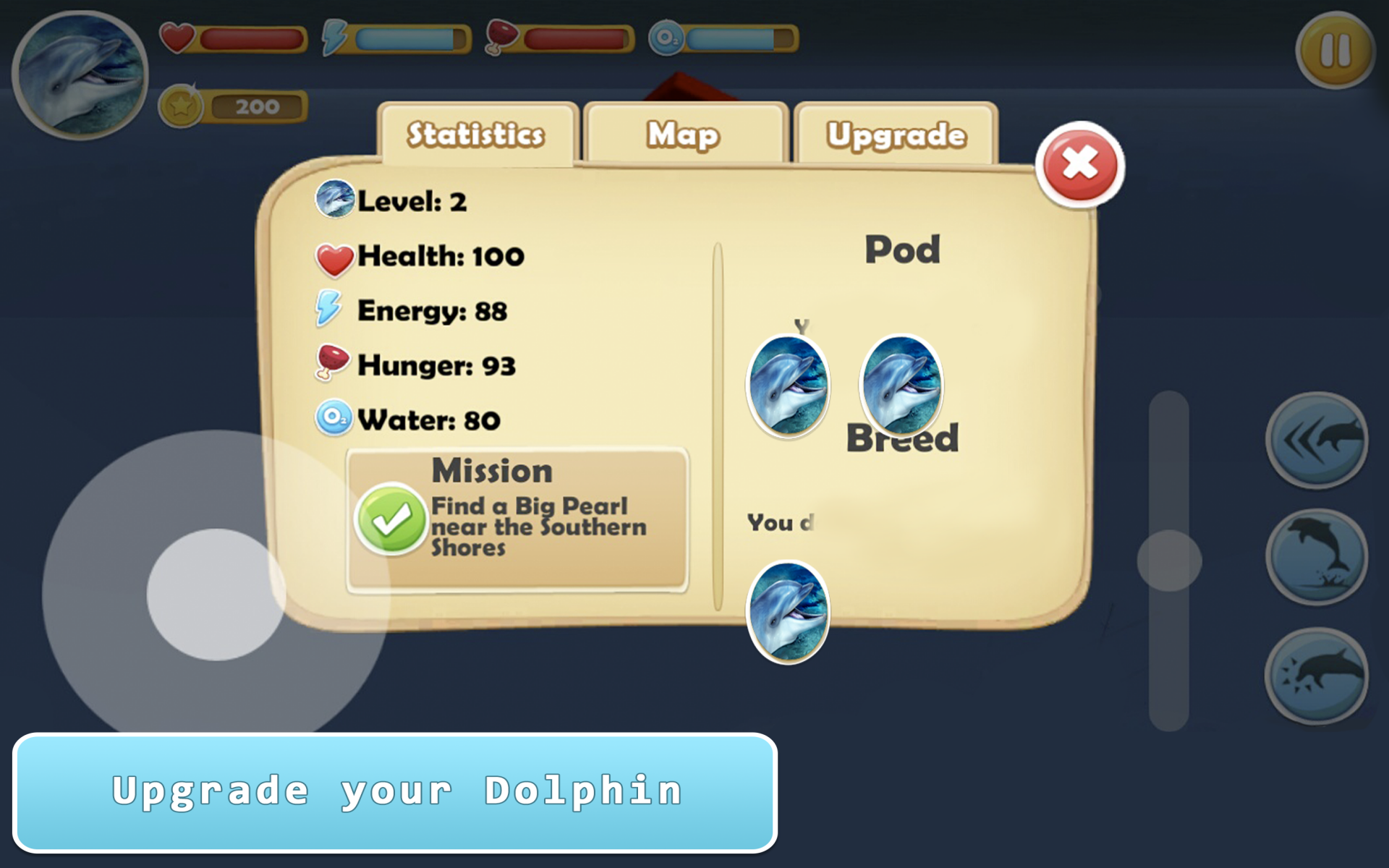Select the Statistics tab
The height and width of the screenshot is (868, 1389).
[x=477, y=134]
